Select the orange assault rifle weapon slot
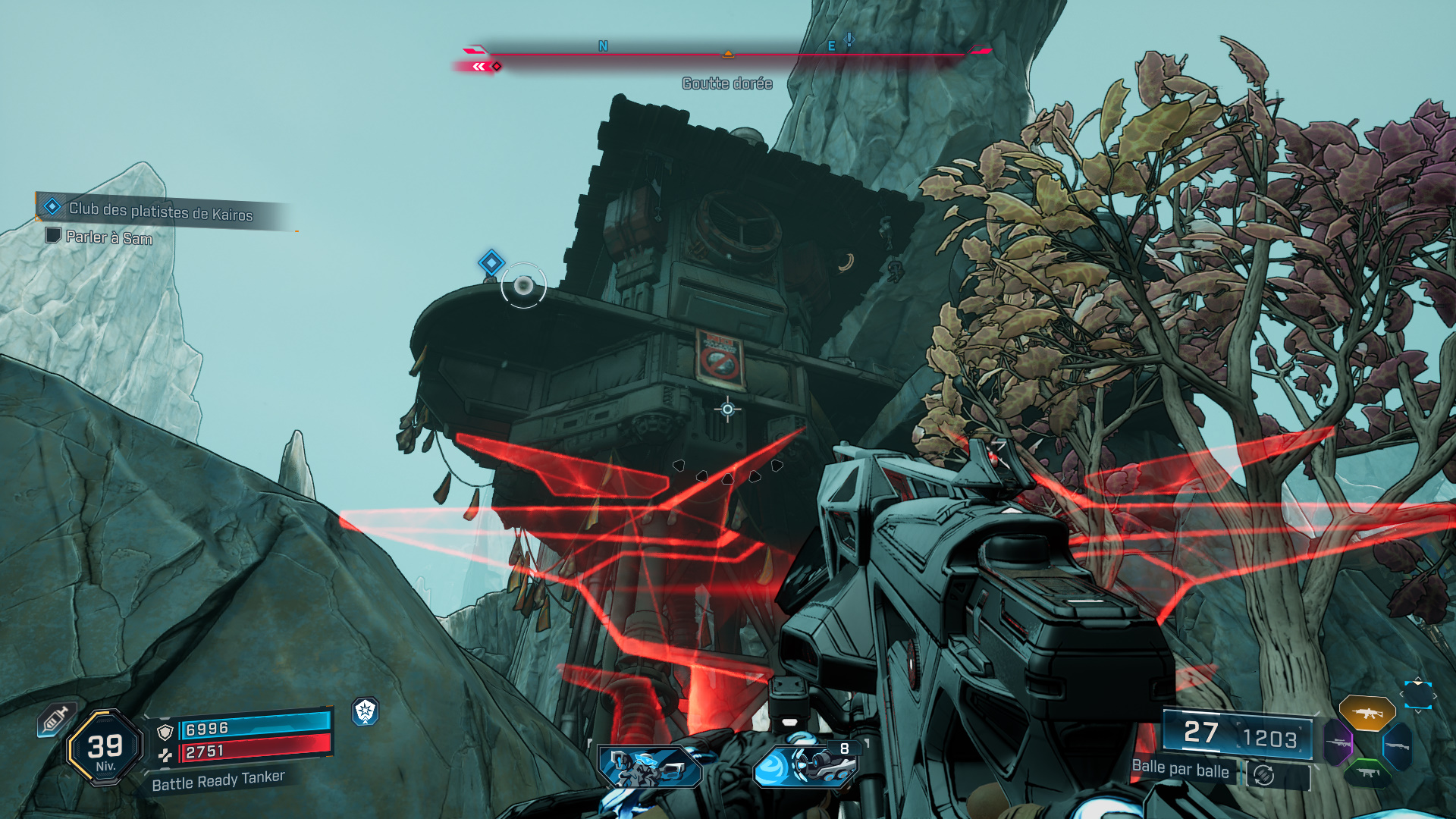 coord(1367,713)
